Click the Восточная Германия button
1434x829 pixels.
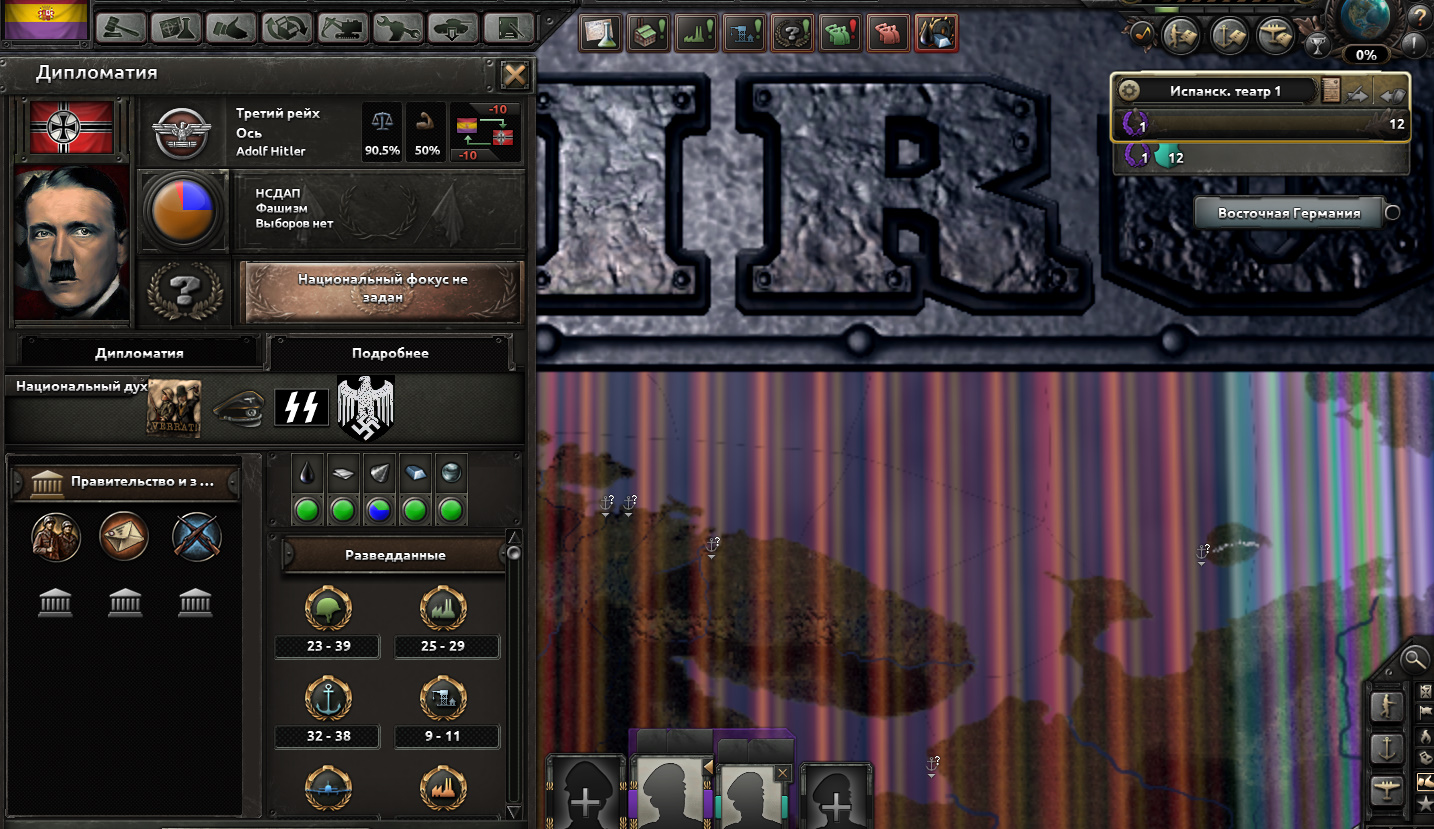(1287, 212)
